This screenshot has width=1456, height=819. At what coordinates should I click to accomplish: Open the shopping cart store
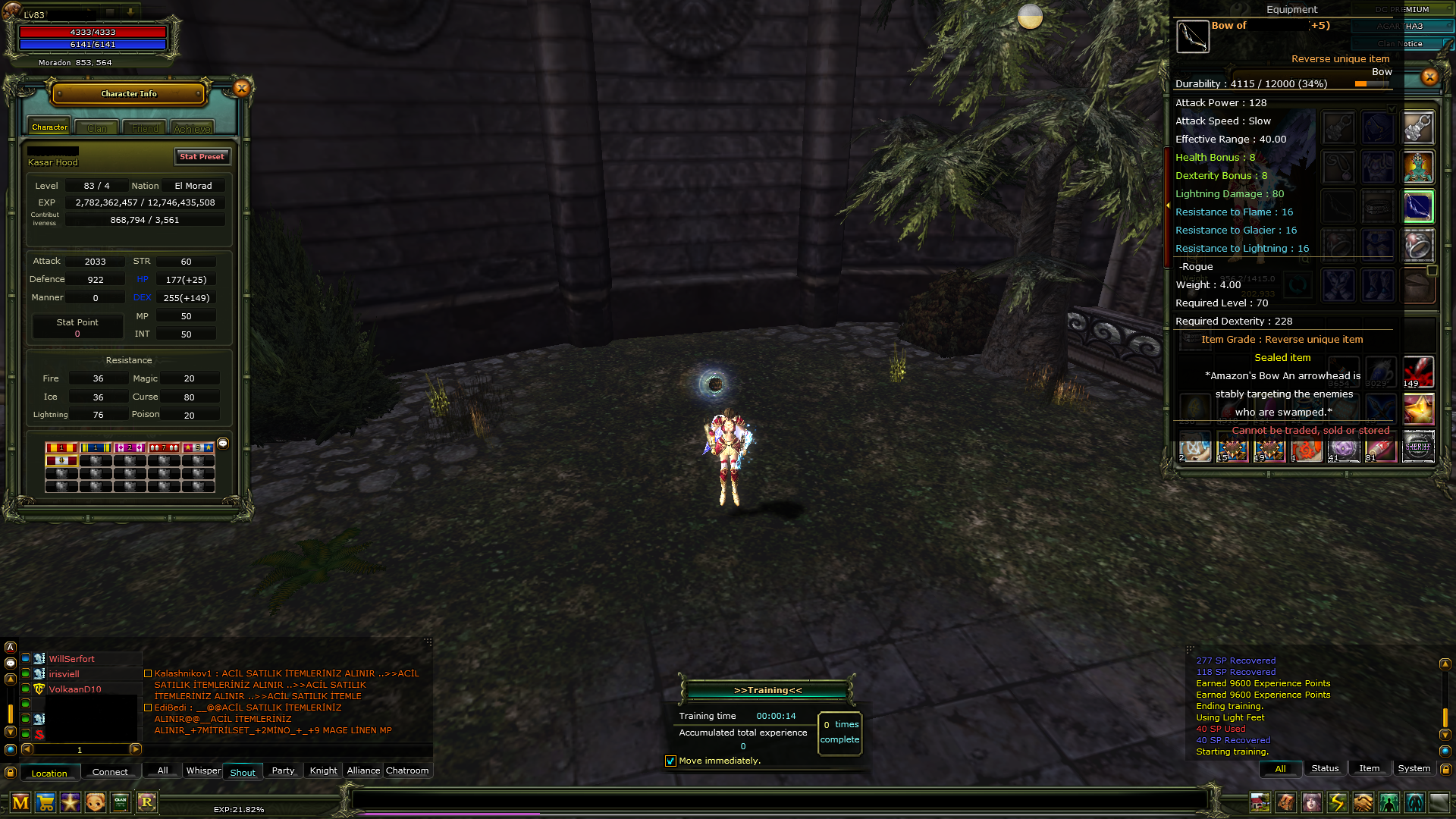(x=45, y=802)
